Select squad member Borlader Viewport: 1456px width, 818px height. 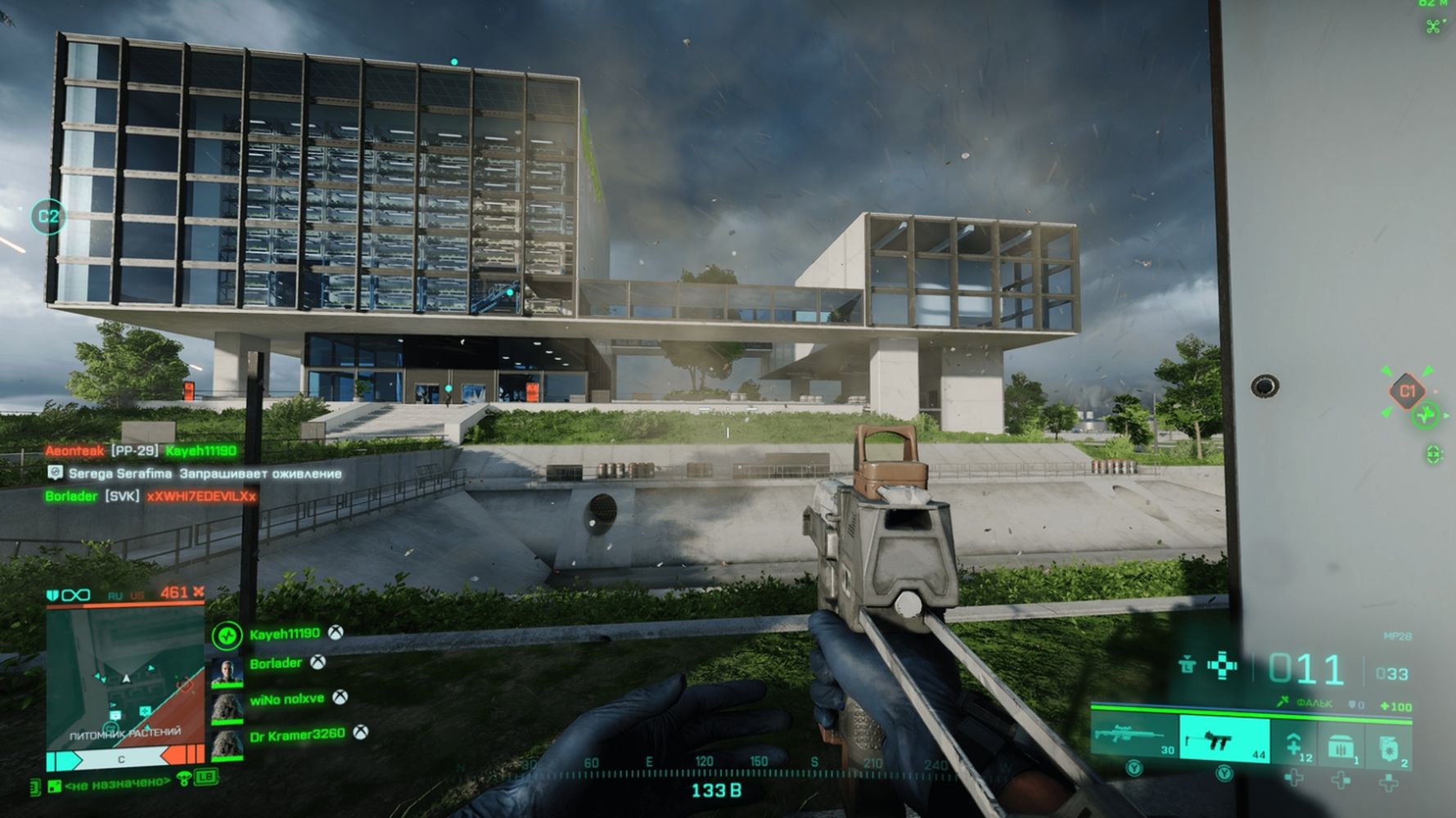[x=275, y=663]
